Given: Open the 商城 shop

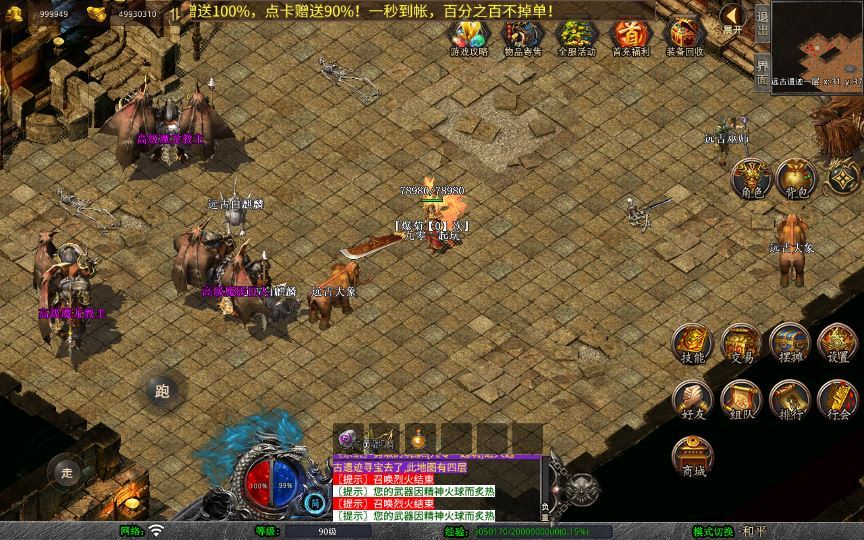Looking at the screenshot, I should (x=692, y=456).
